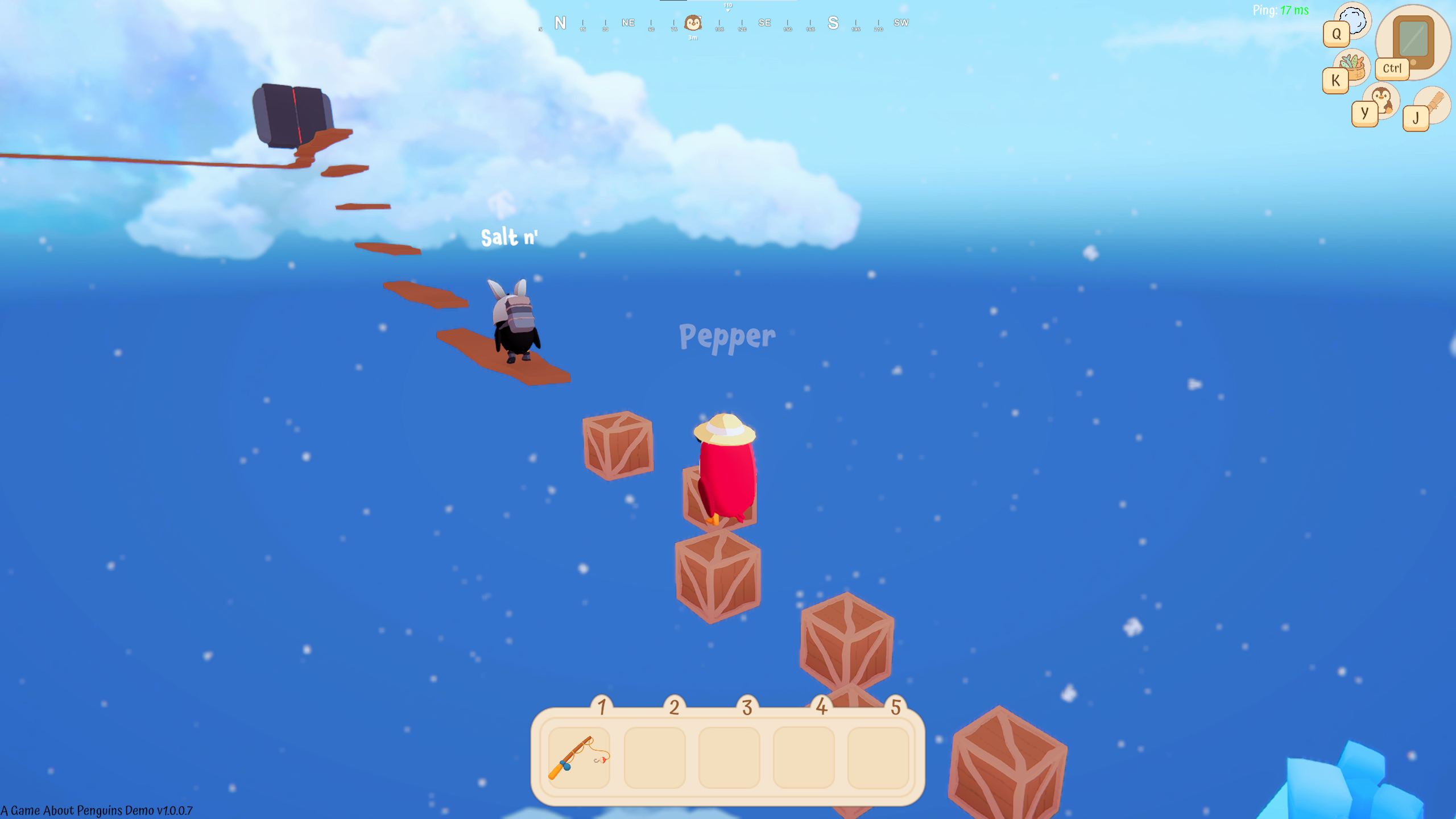Open the tablet device icon
The height and width of the screenshot is (819, 1456).
[x=1413, y=40]
